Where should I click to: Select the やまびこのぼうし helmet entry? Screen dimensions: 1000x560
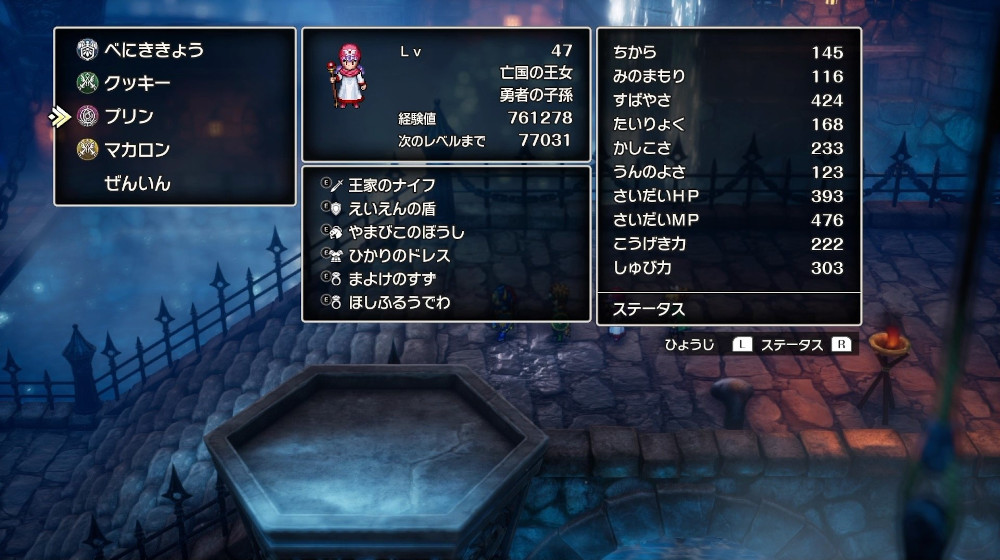[x=406, y=232]
